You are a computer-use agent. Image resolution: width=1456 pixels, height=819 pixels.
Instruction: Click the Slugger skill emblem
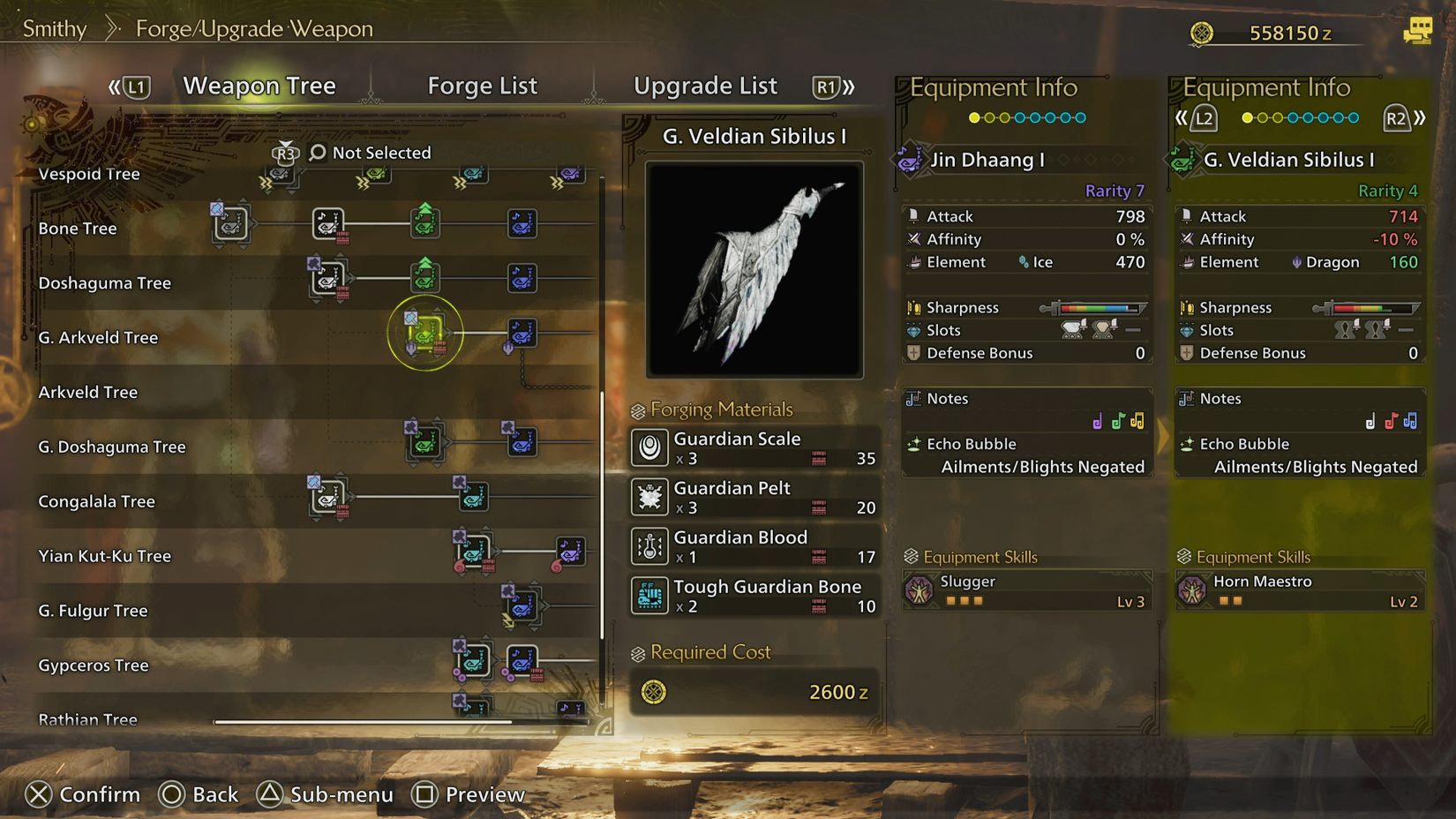(921, 590)
